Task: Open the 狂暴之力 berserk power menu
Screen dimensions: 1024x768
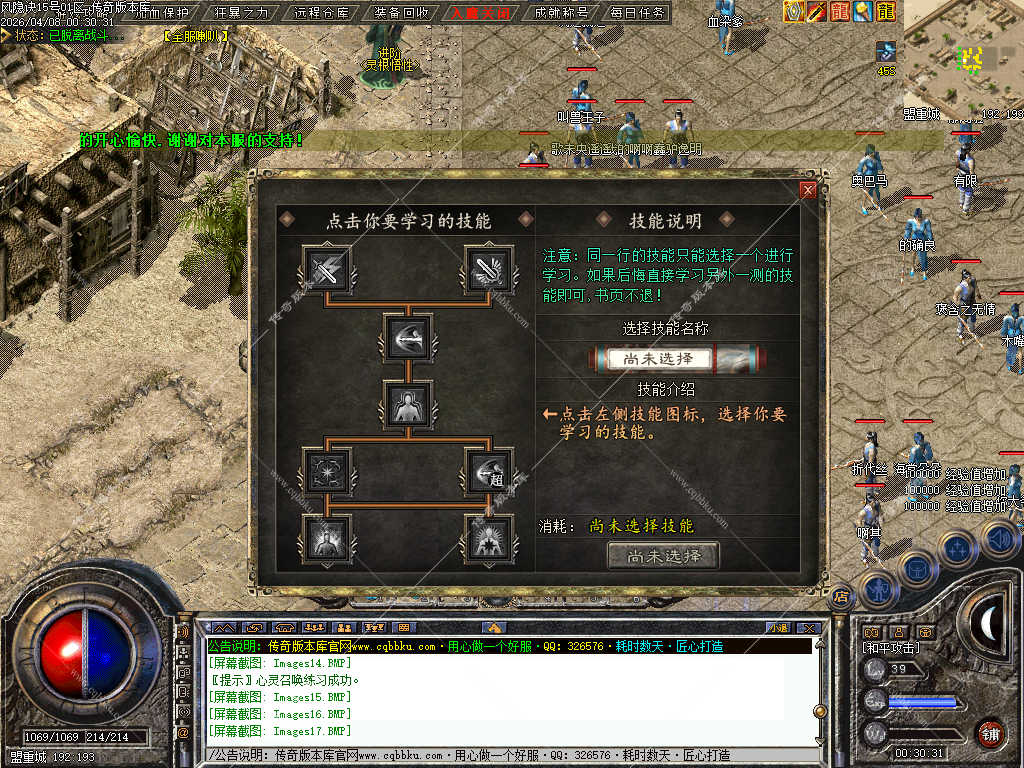Action: 243,13
